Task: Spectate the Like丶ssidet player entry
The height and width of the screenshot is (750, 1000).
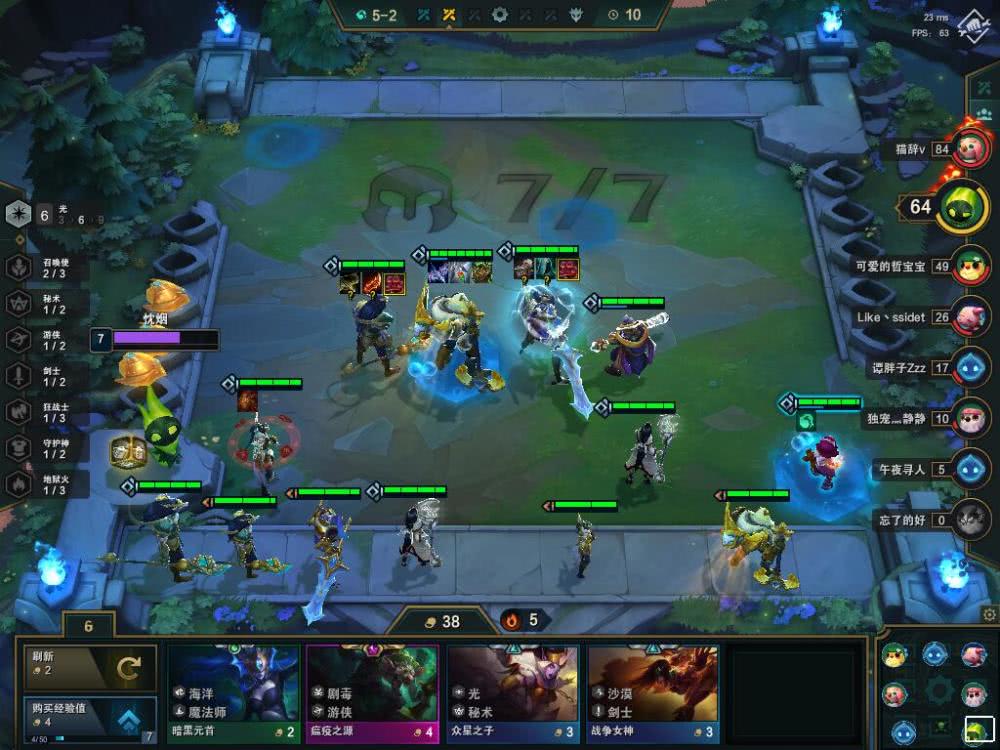Action: click(969, 317)
